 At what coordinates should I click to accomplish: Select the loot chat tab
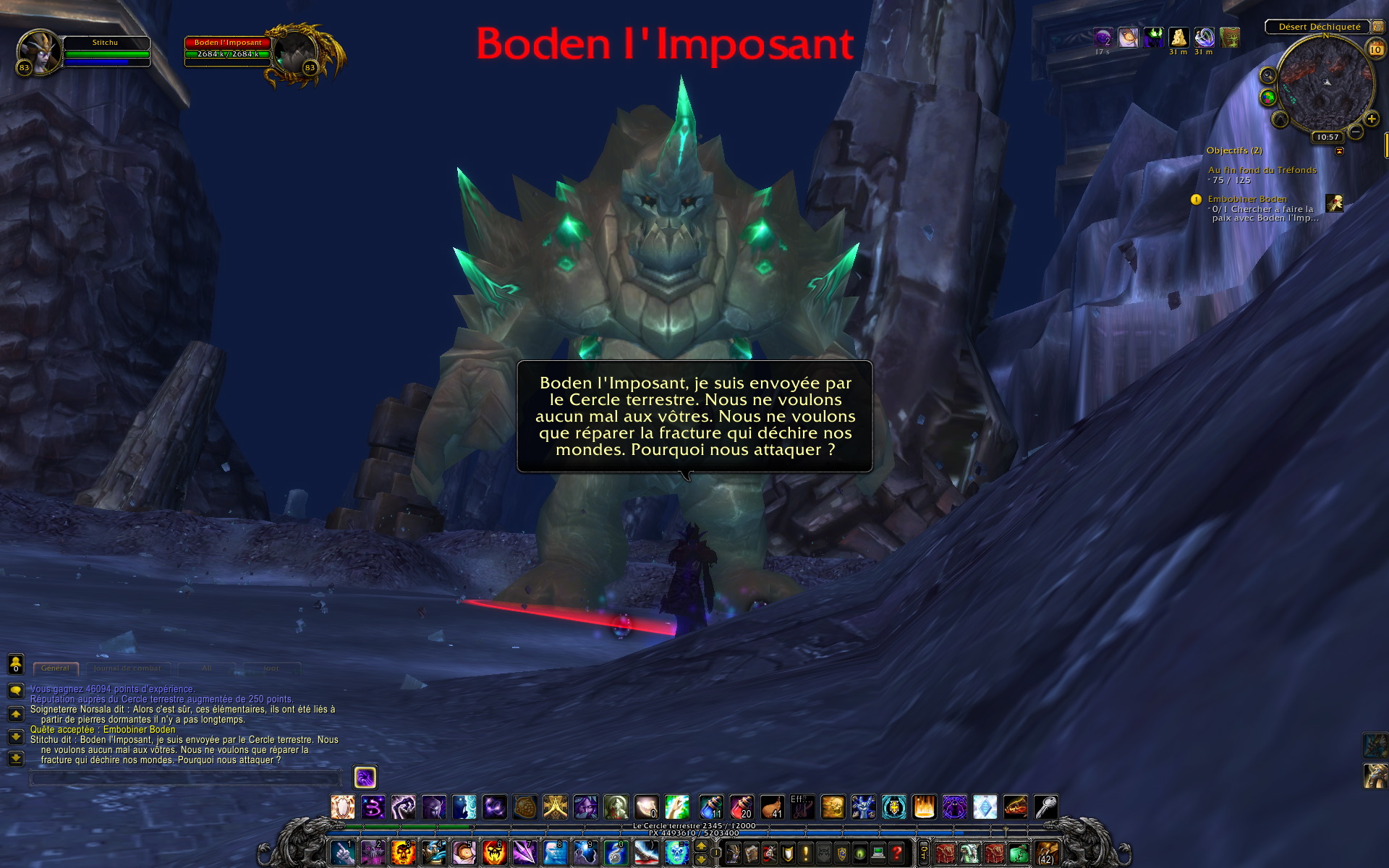(271, 668)
